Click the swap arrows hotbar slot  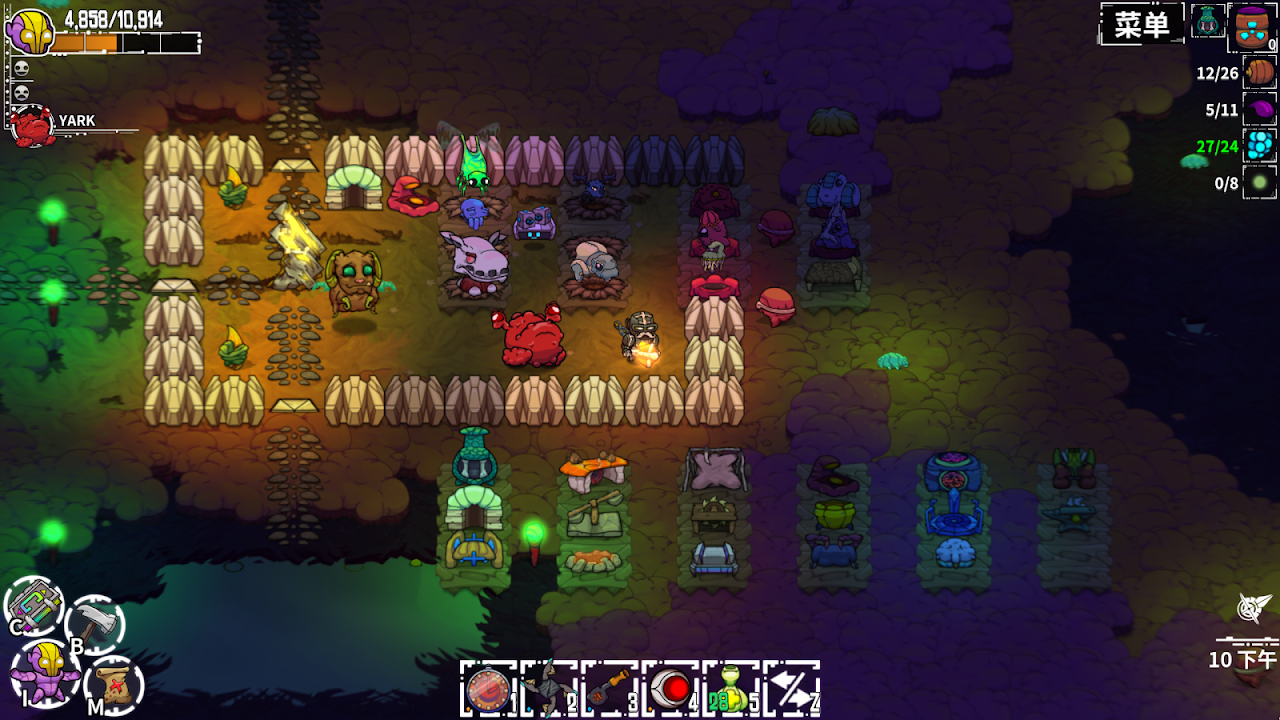click(791, 689)
